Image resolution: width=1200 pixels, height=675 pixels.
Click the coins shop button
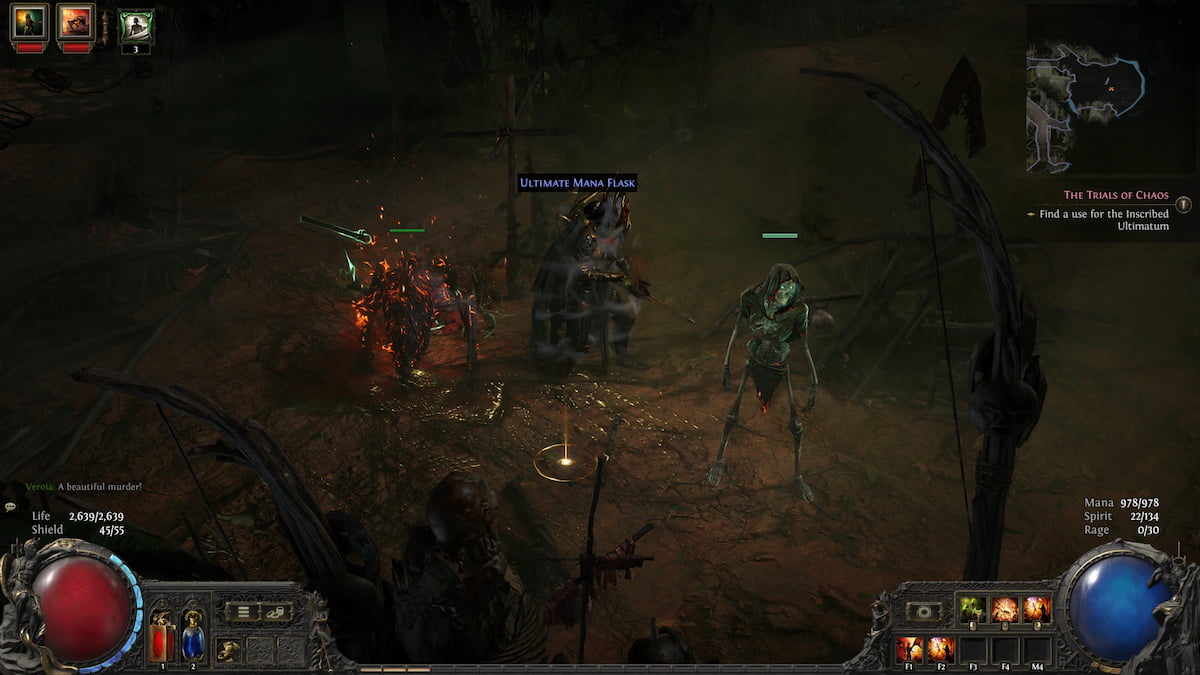pos(275,612)
